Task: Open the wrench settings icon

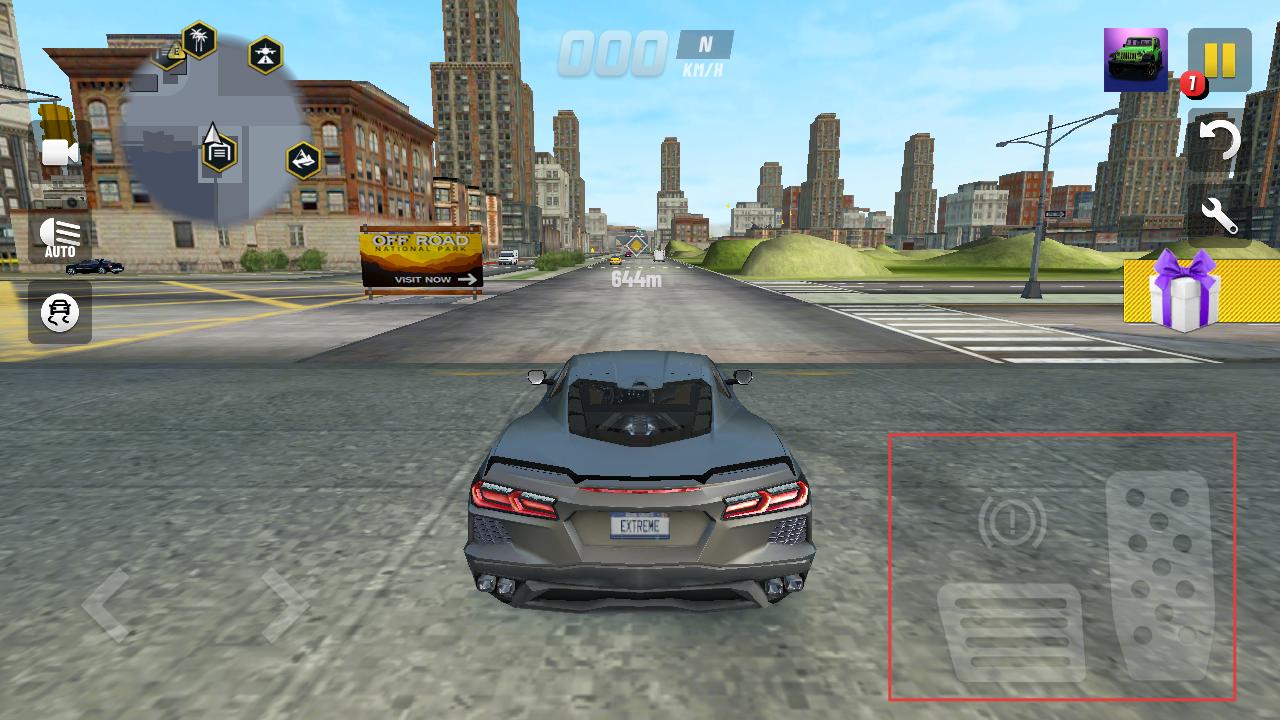Action: [1220, 215]
